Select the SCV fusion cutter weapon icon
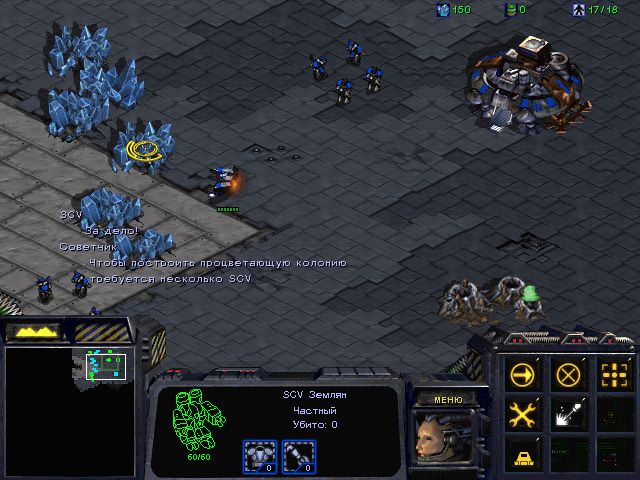The width and height of the screenshot is (640, 480). pos(298,456)
